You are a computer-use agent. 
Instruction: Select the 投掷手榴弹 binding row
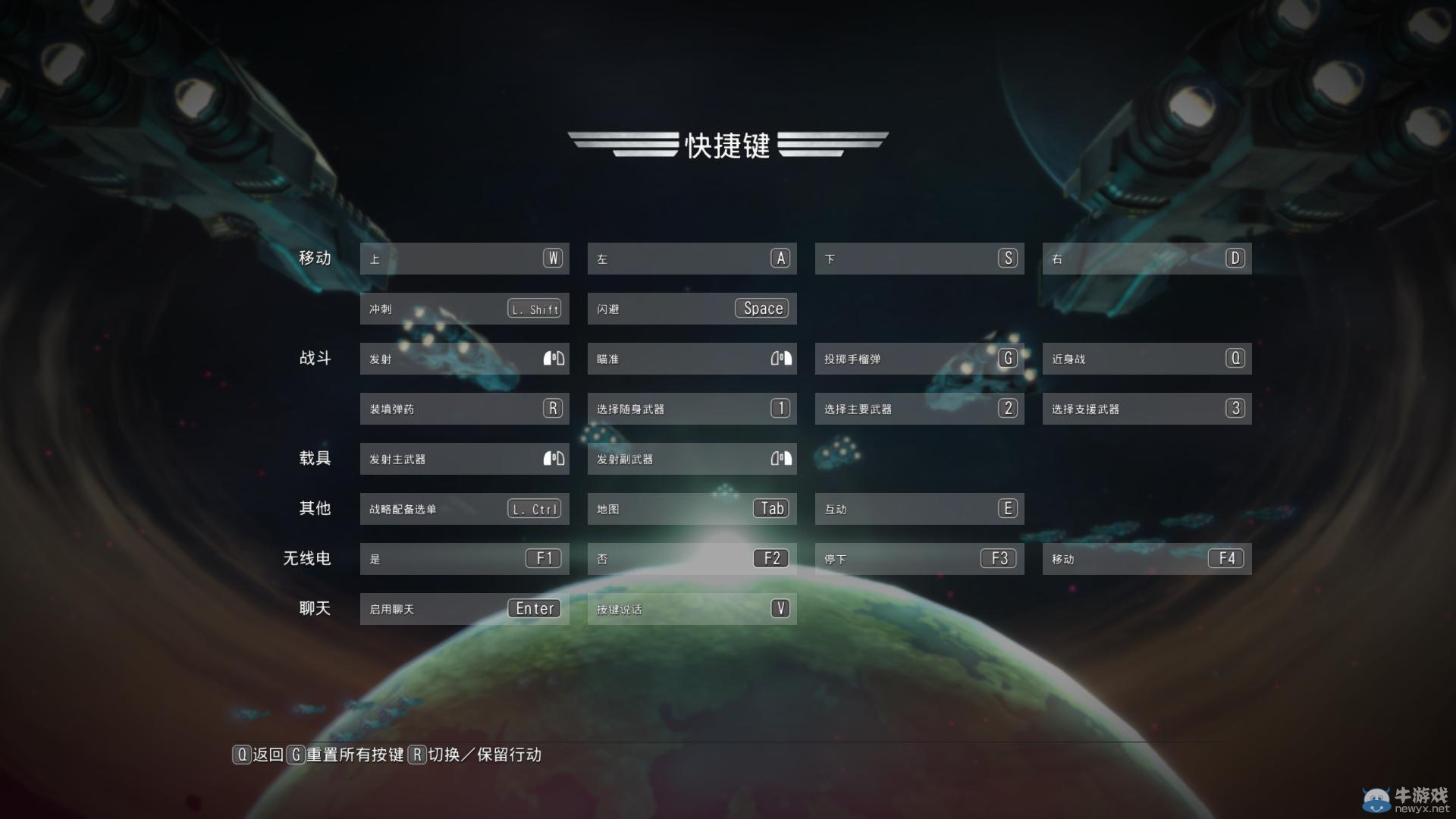(x=920, y=358)
